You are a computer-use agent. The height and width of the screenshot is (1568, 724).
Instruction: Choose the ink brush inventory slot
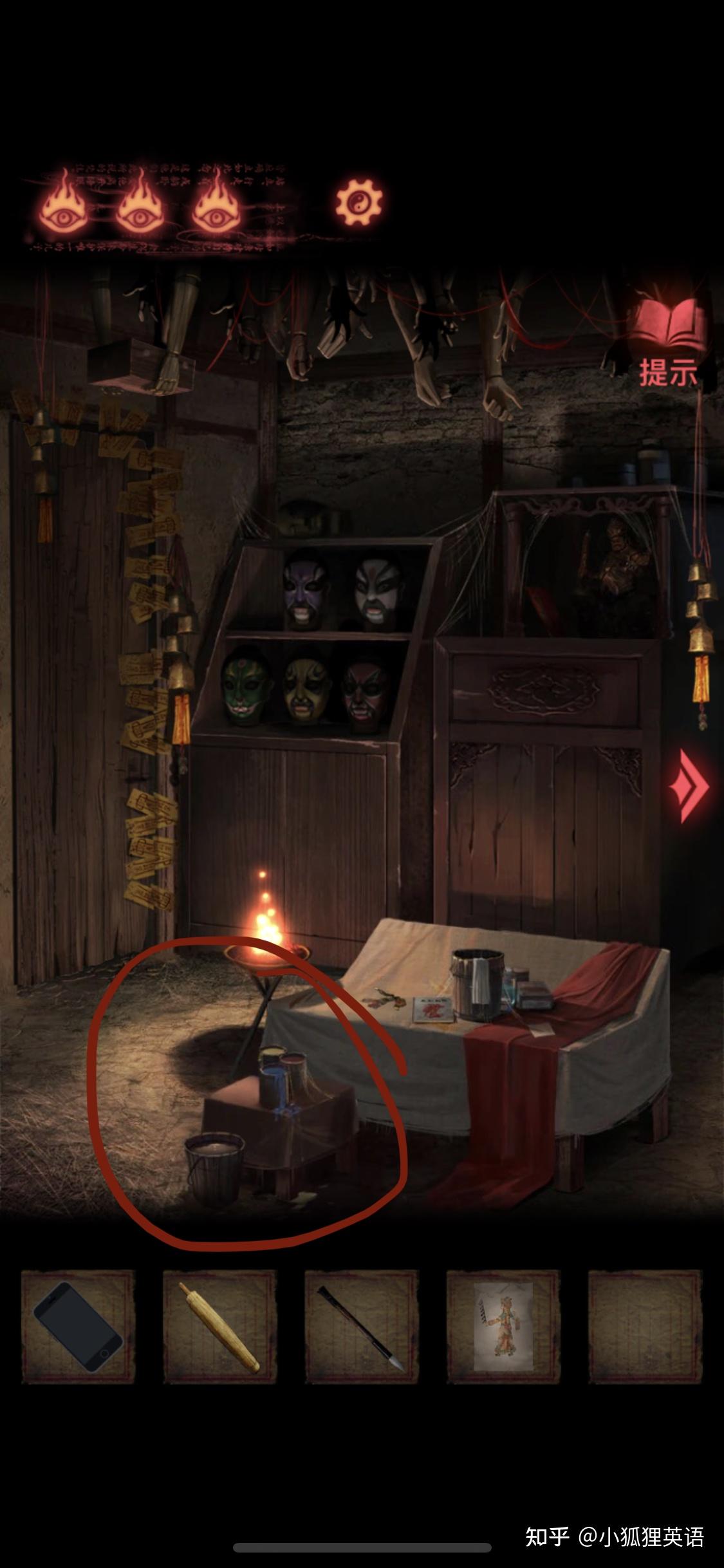point(361,1327)
